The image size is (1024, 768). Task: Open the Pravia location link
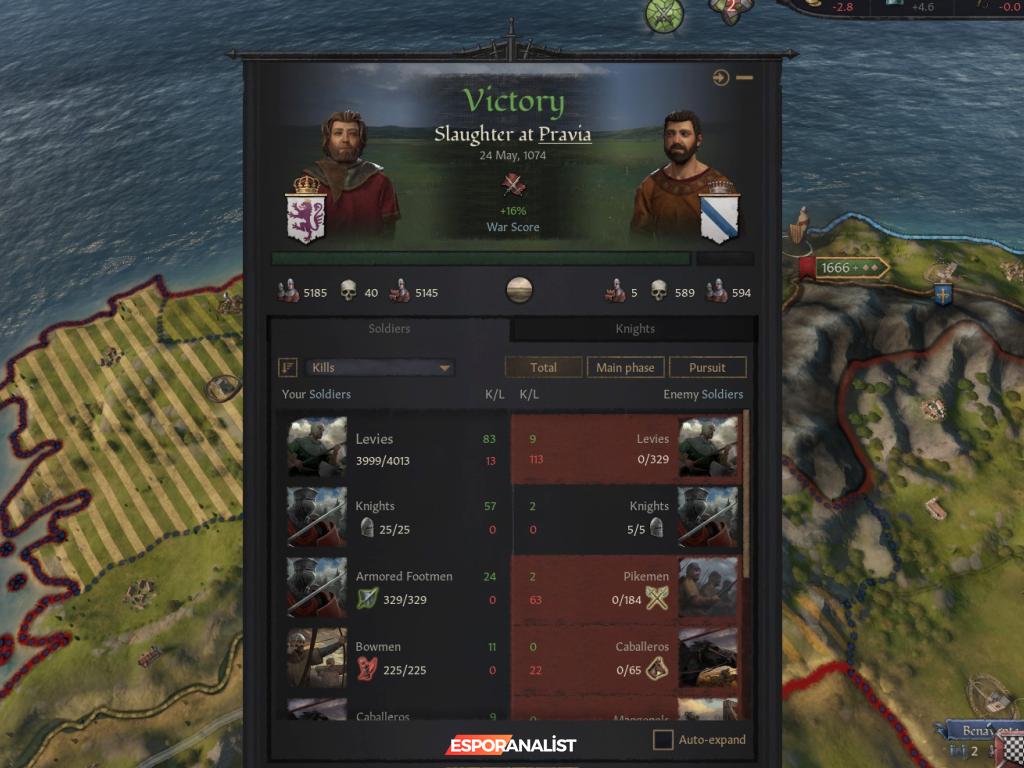565,135
